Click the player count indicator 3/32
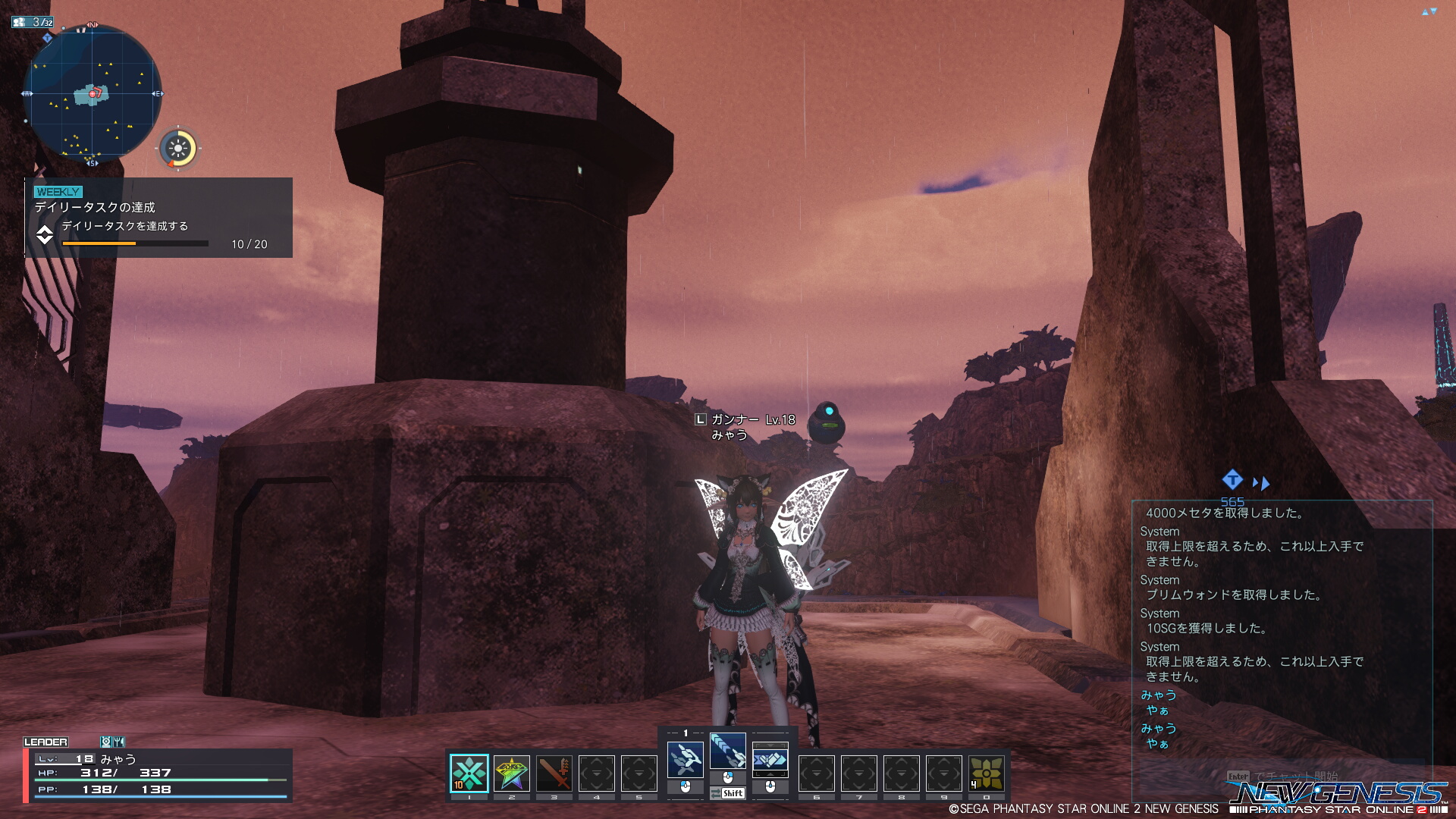 [33, 22]
